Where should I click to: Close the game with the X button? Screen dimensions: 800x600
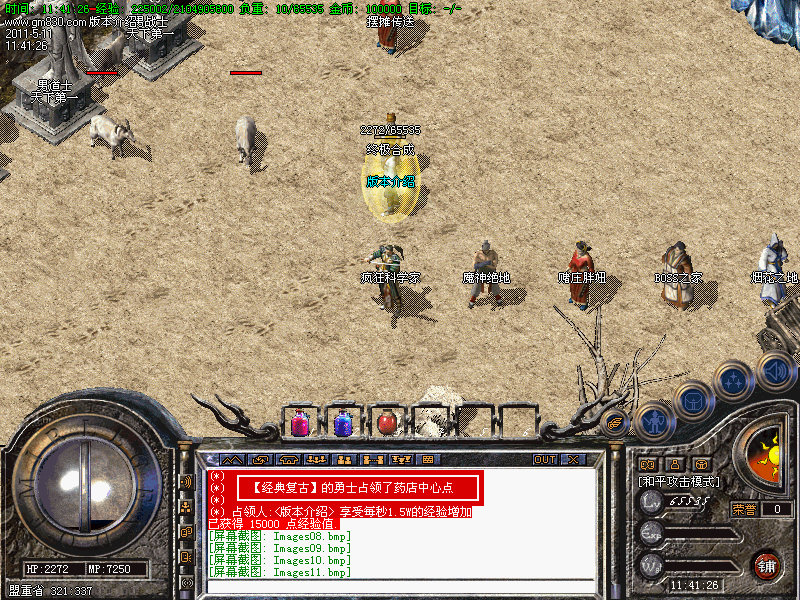(573, 460)
